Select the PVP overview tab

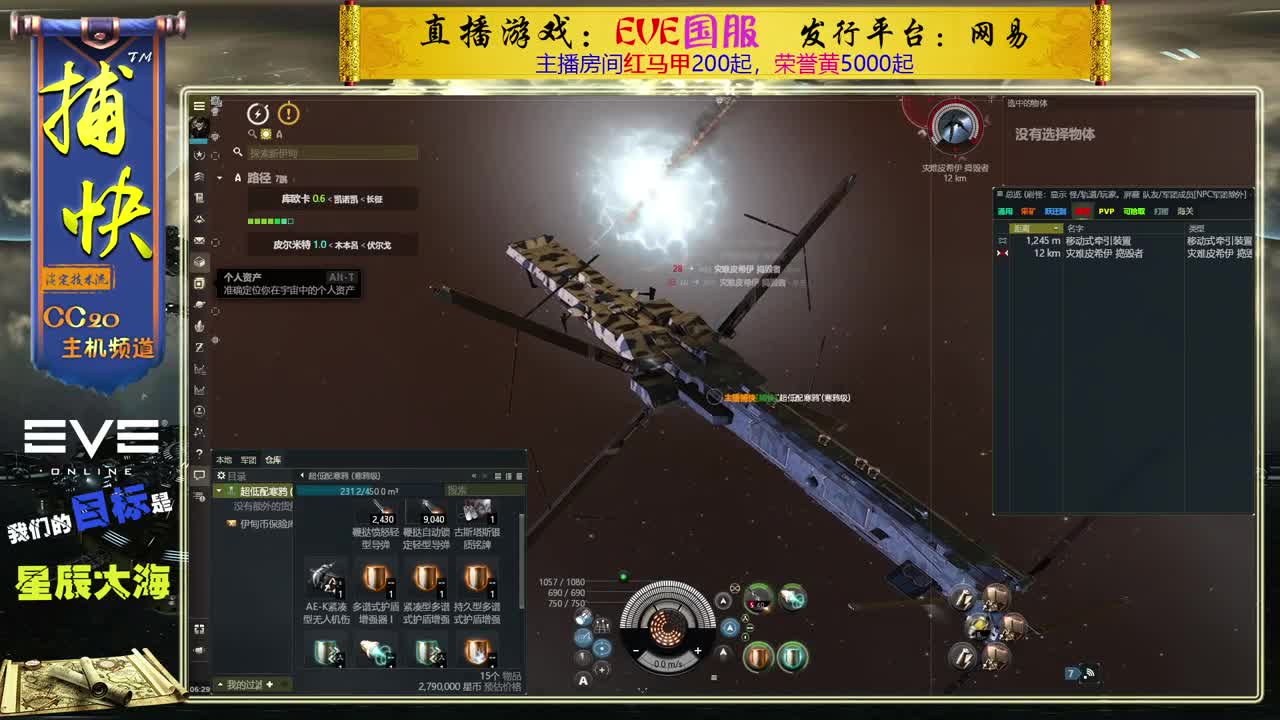[x=1106, y=211]
